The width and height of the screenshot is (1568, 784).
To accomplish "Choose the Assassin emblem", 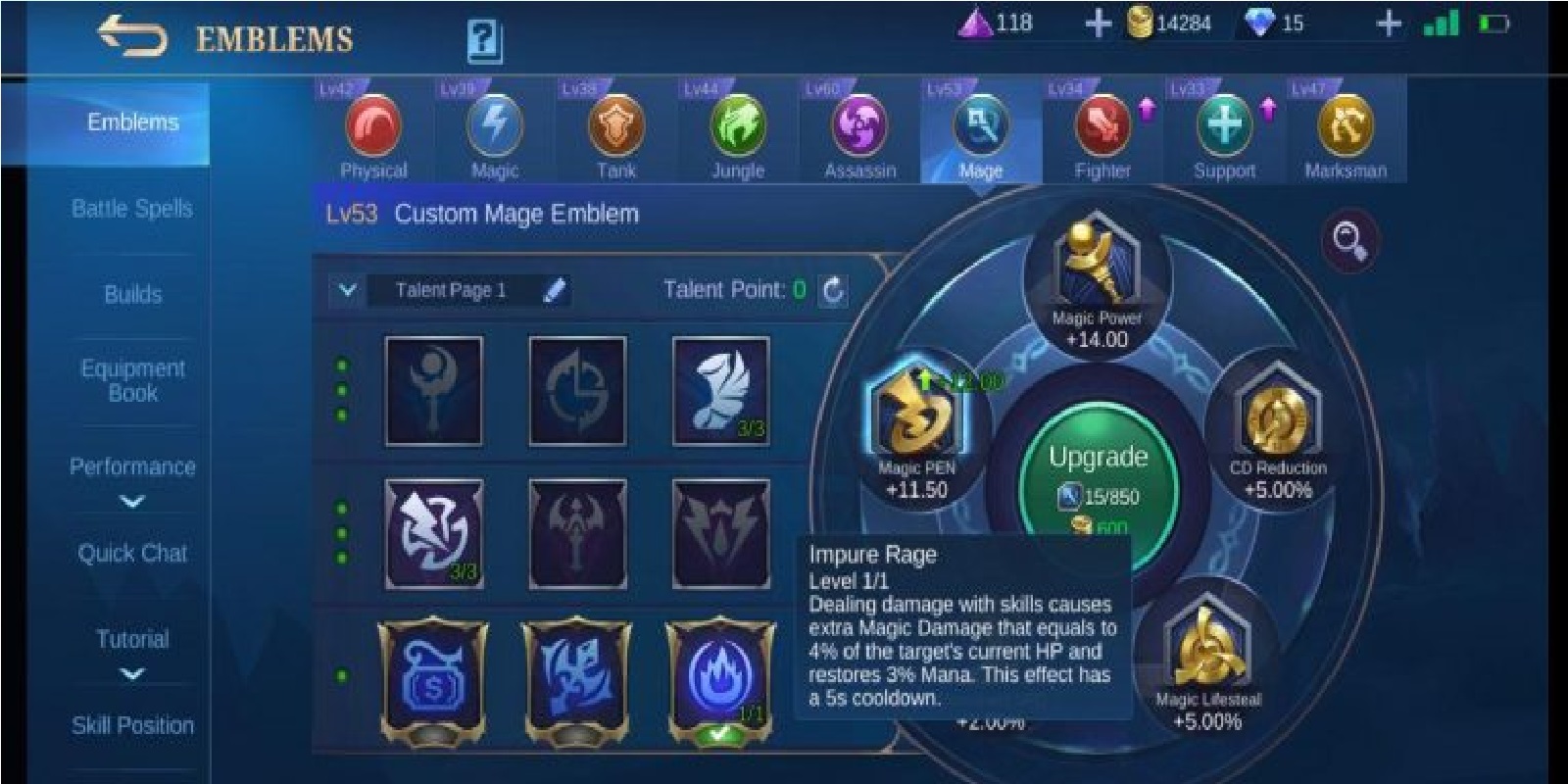I will (x=860, y=127).
